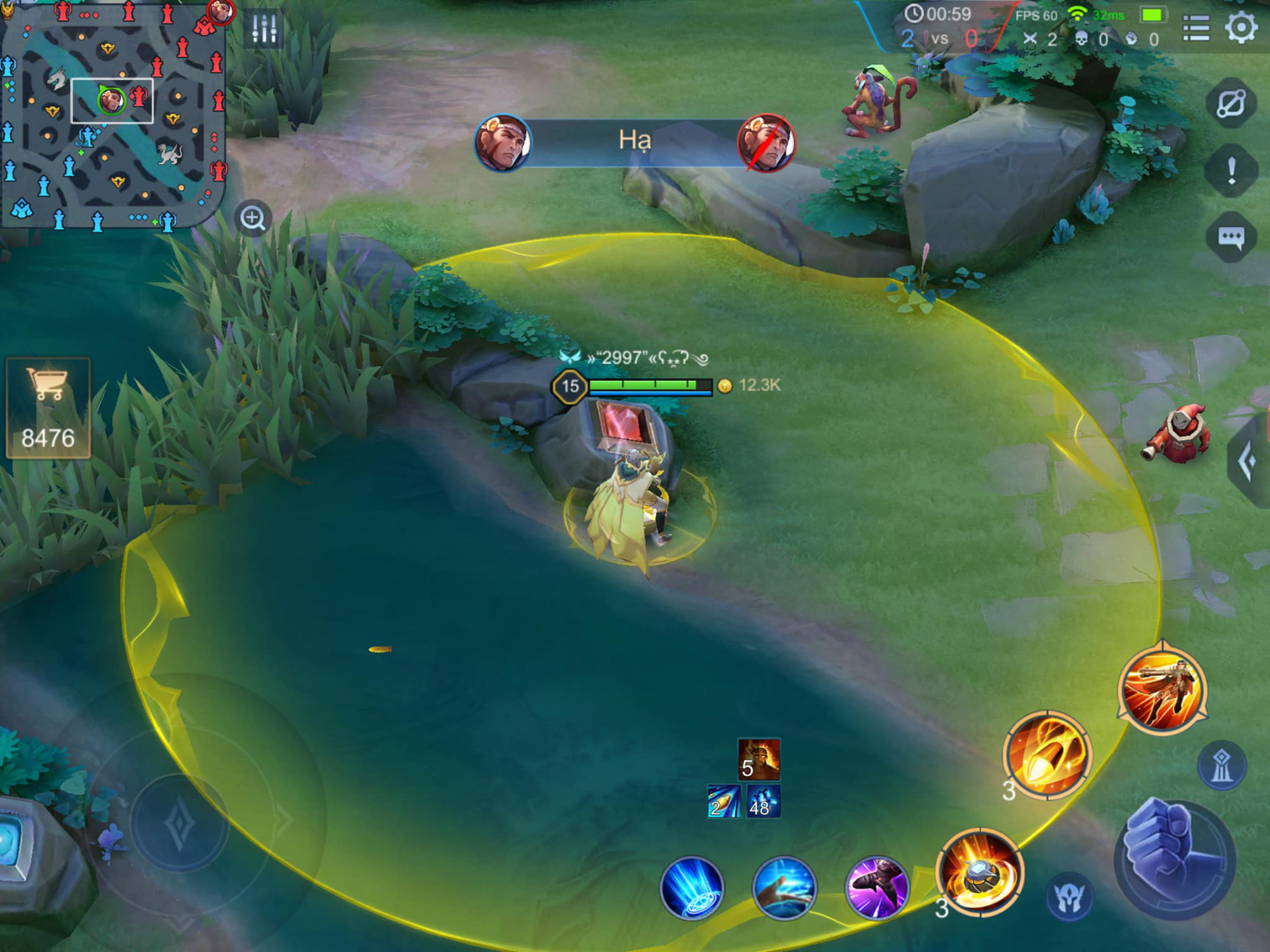Image resolution: width=1270 pixels, height=952 pixels.
Task: Expand the right-edge arrow panel
Action: coord(1248,461)
